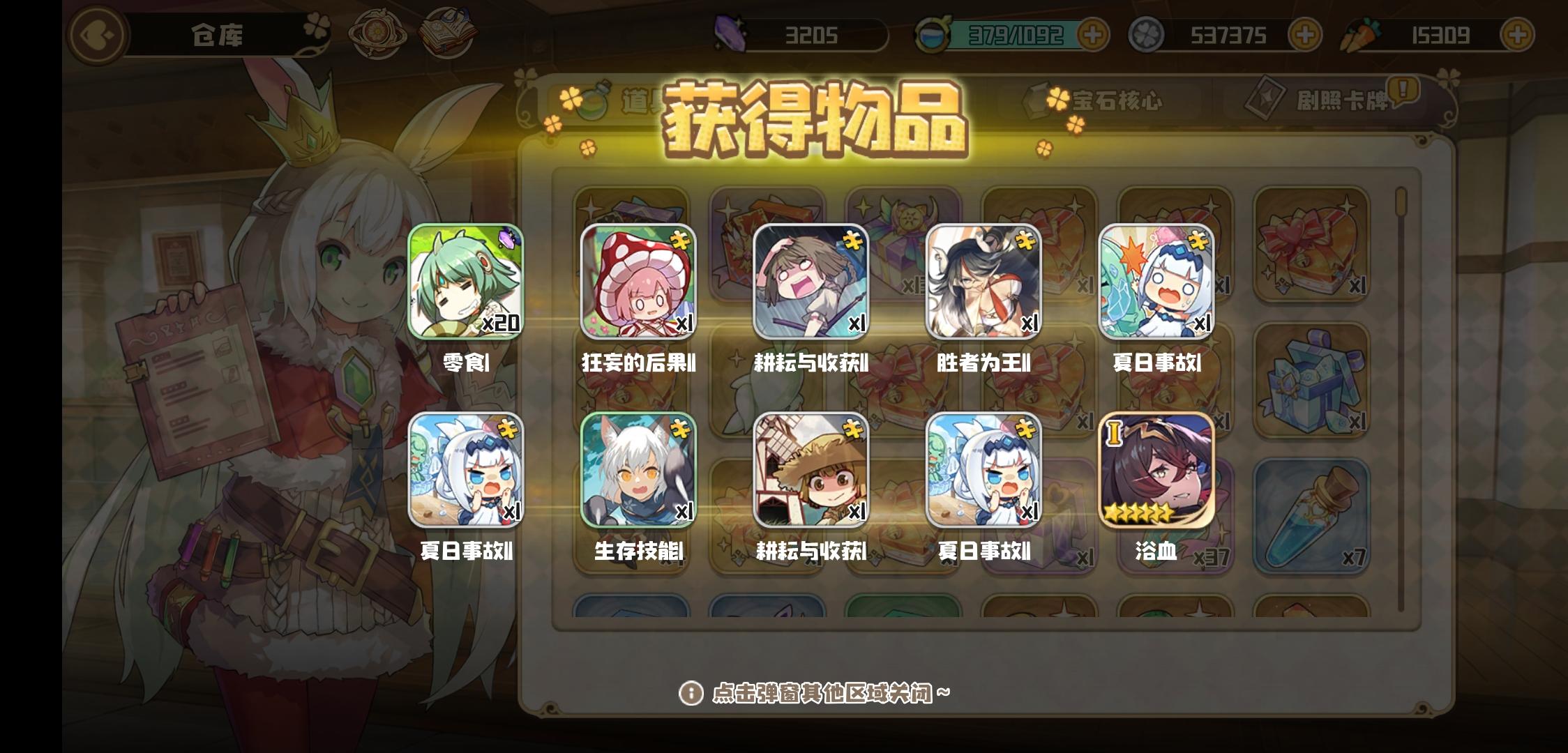This screenshot has height=753, width=1568.
Task: Open the astrolabe icon next to 仓库 title
Action: (377, 33)
